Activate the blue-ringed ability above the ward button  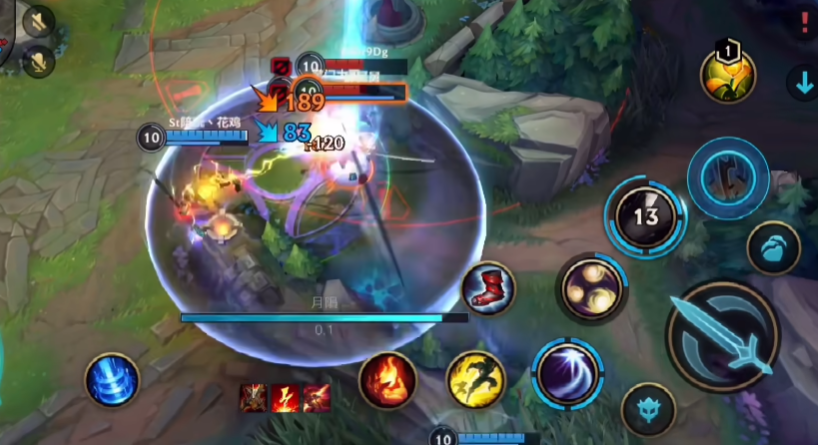728,178
